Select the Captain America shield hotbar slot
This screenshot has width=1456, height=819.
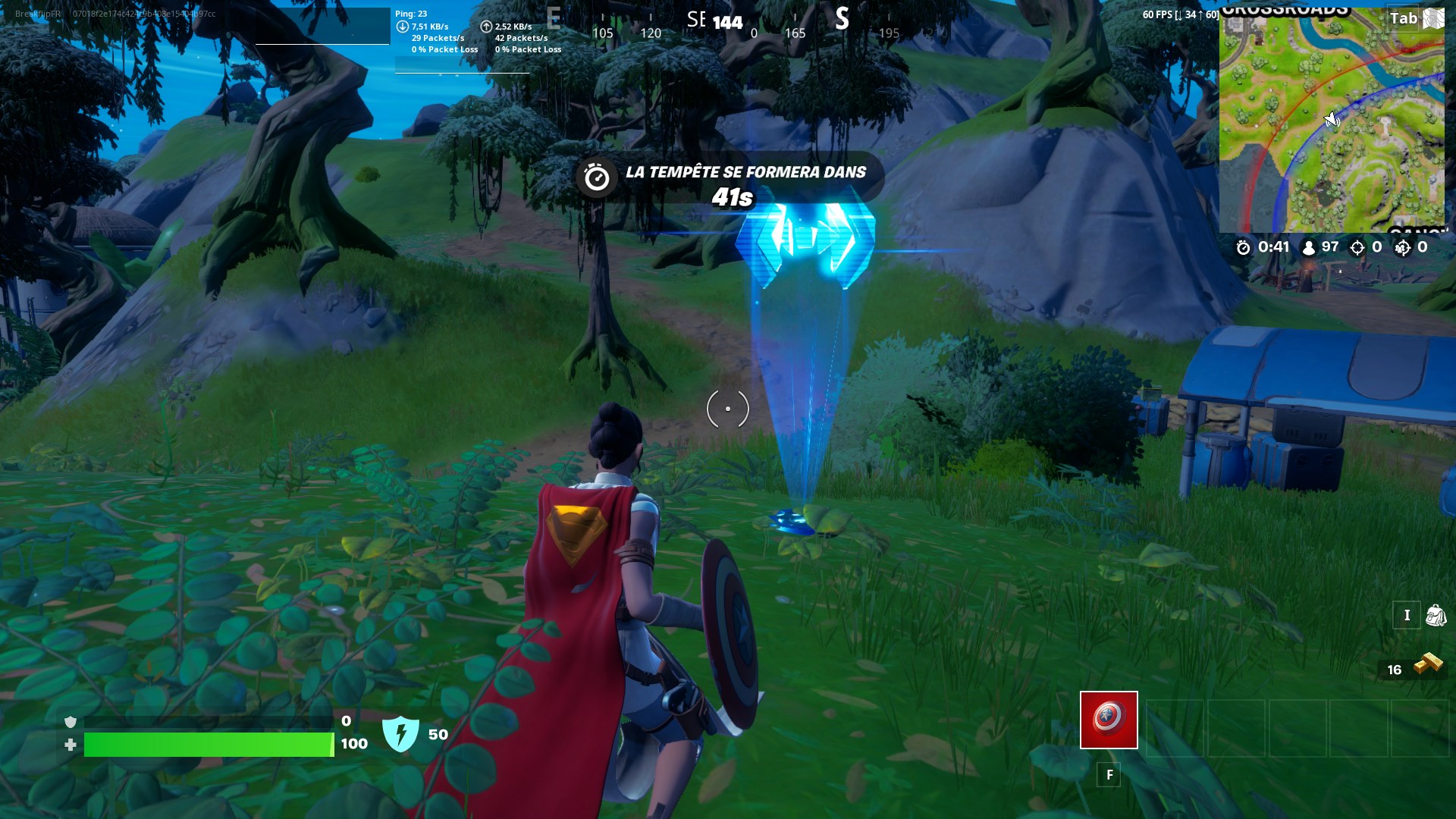1109,720
